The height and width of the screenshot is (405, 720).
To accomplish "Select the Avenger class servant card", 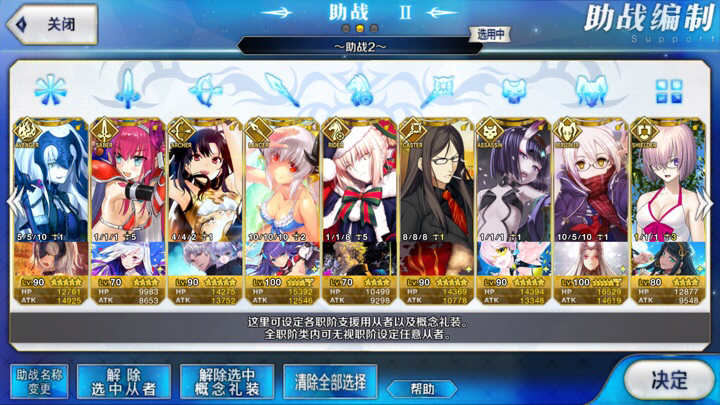I will (x=50, y=180).
